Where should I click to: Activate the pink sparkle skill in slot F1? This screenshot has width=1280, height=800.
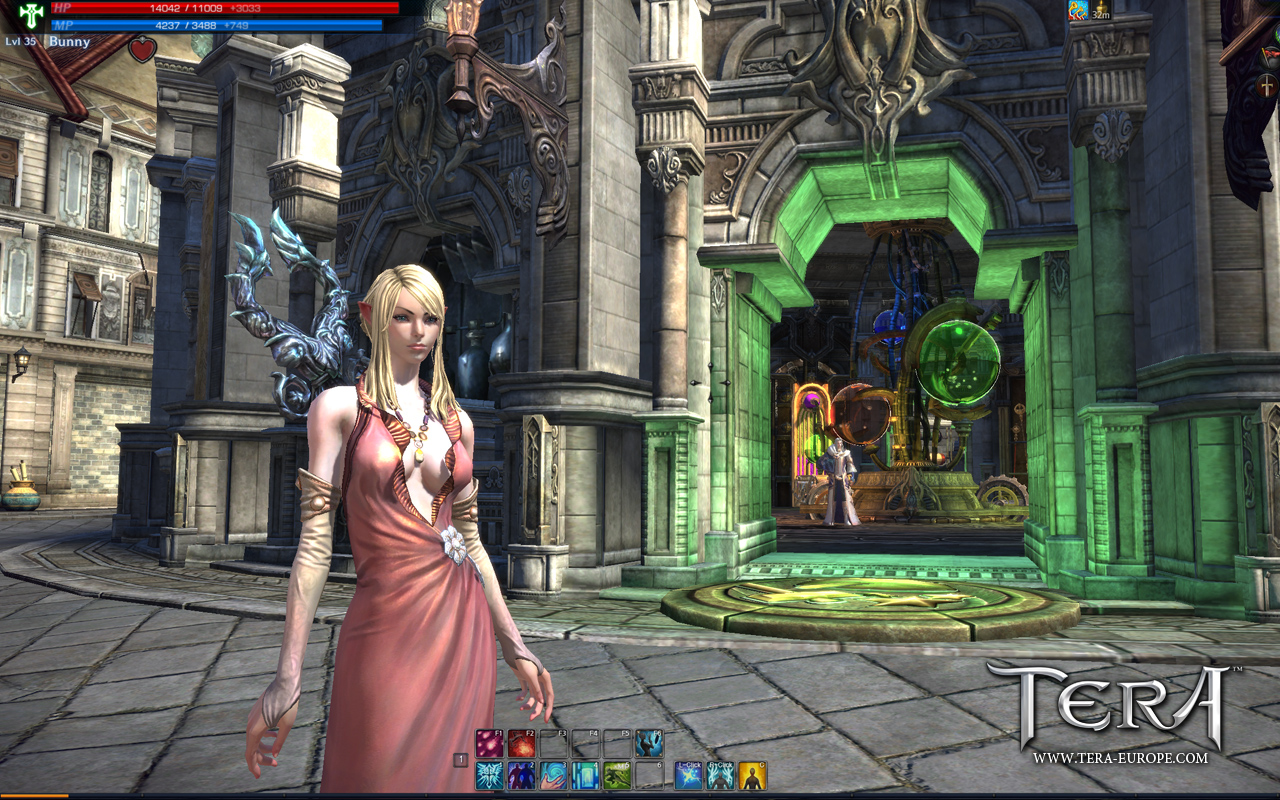(x=489, y=743)
